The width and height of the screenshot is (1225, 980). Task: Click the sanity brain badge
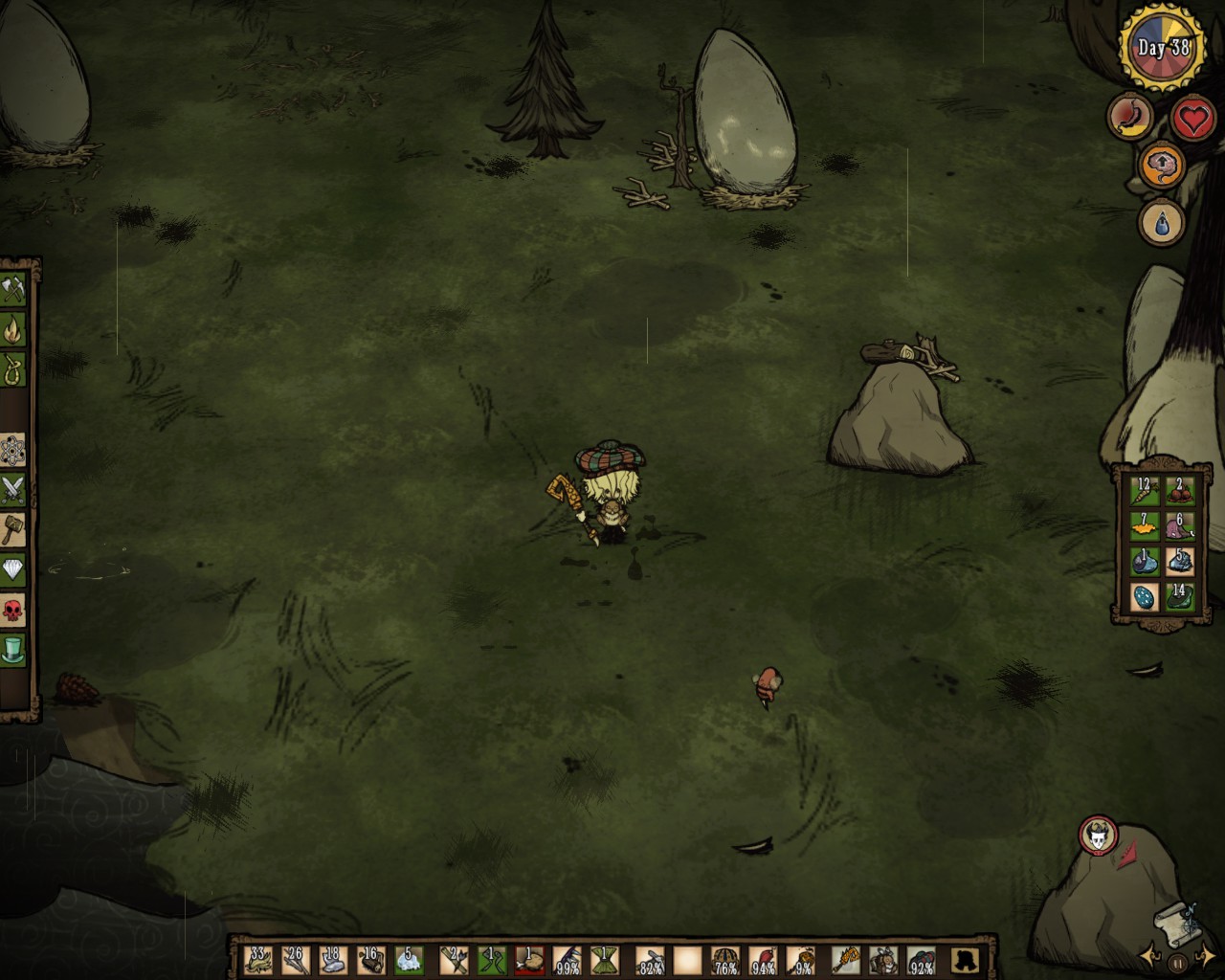[x=1162, y=166]
